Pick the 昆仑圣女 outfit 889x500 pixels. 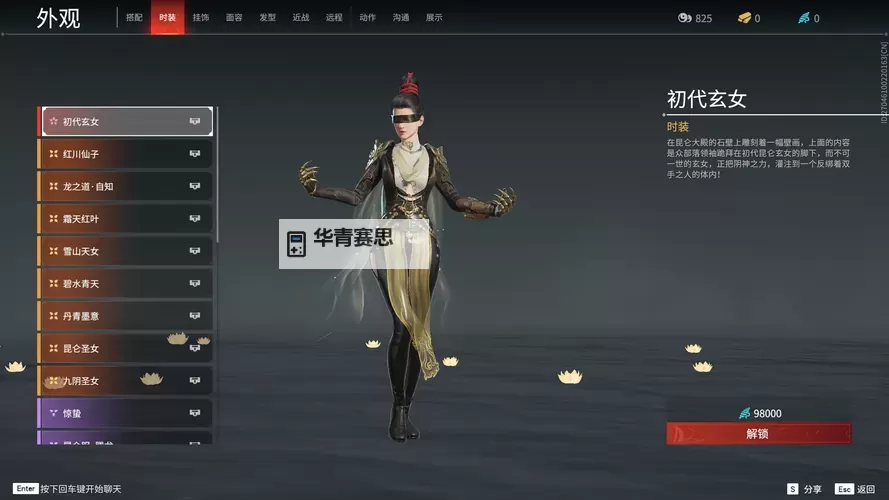tap(125, 348)
